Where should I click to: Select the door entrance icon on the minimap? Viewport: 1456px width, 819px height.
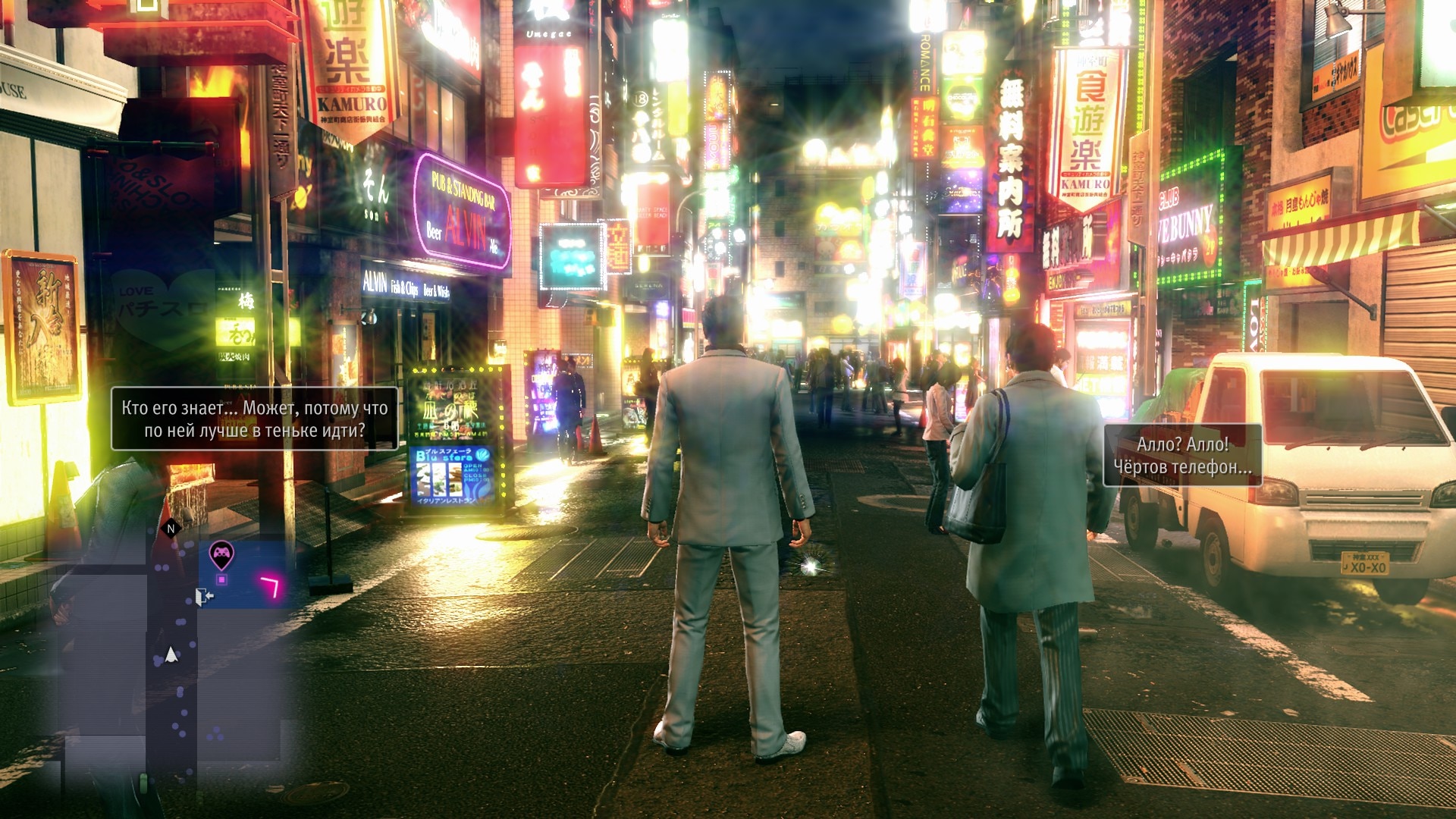[x=202, y=597]
